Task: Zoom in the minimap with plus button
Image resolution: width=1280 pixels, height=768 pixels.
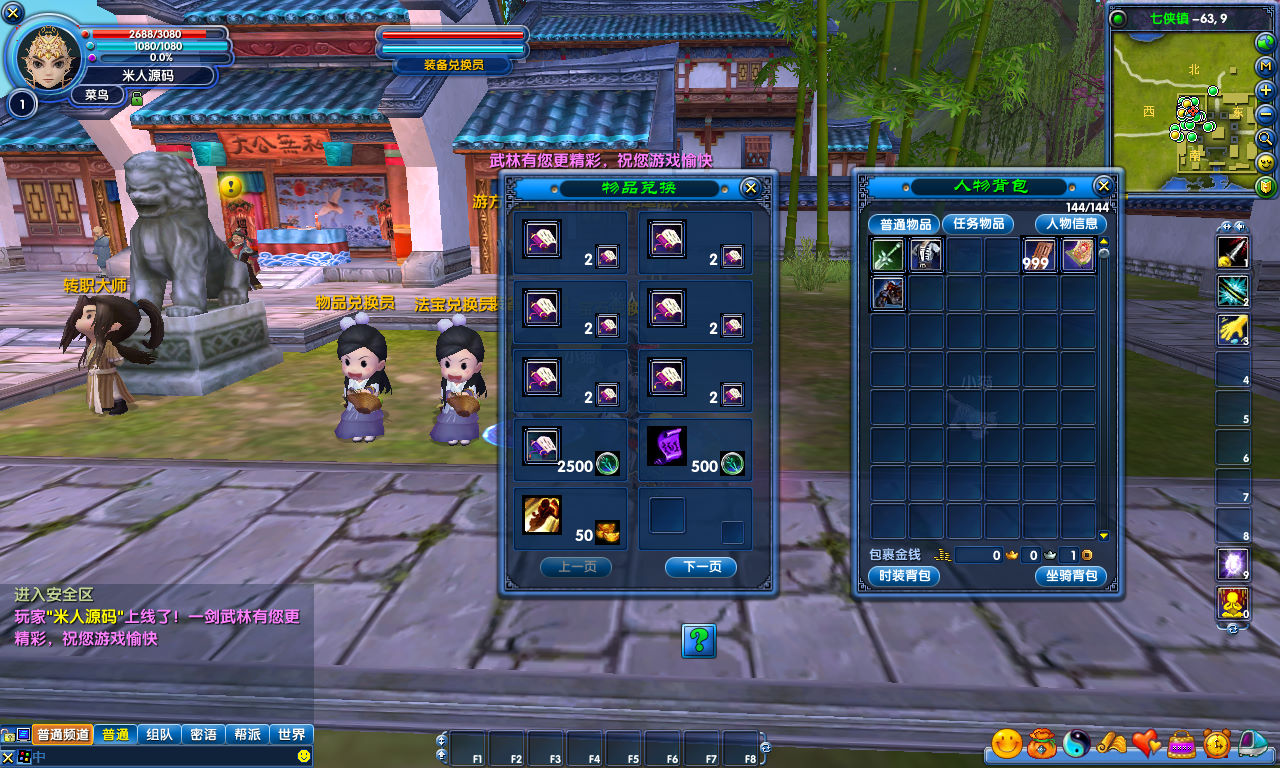Action: pyautogui.click(x=1266, y=90)
